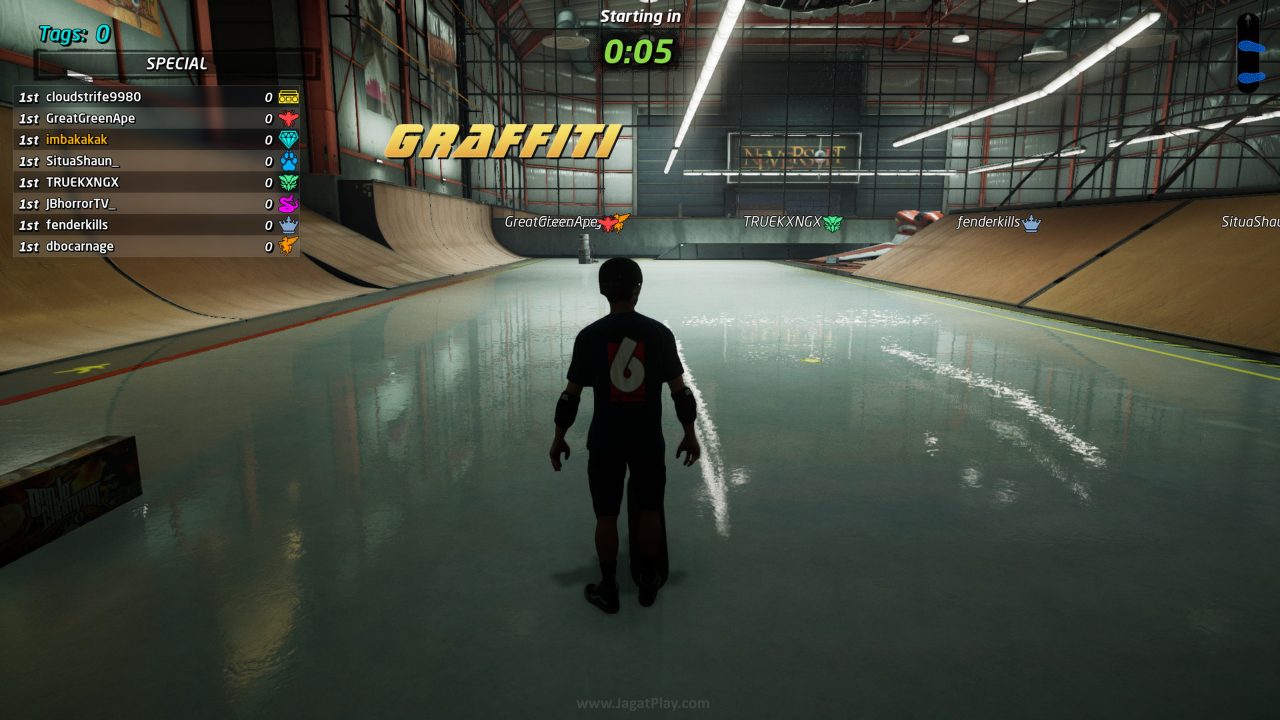Screen dimensions: 1280x720
Task: Click the boombox badge beside cloudstrife9980
Action: (287, 97)
